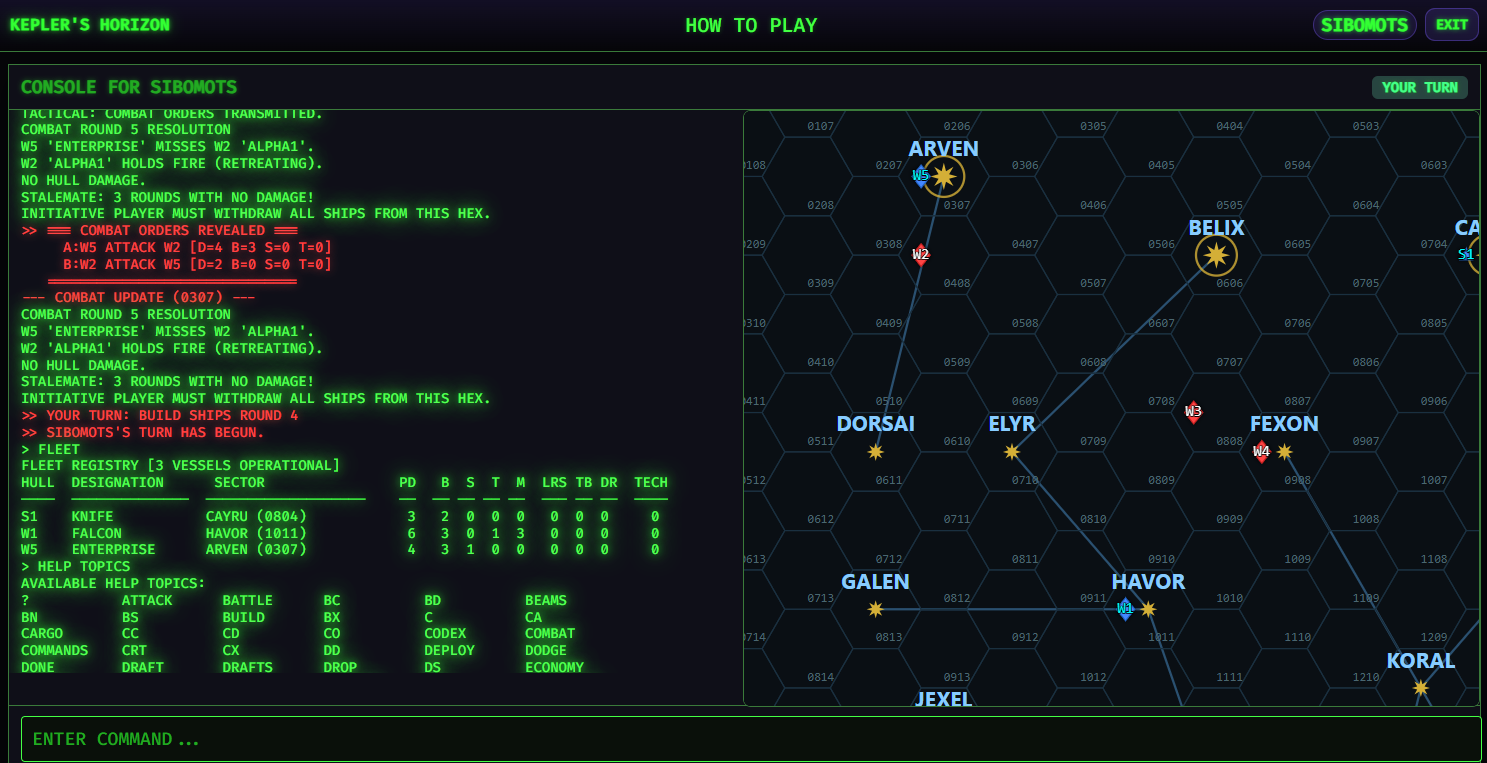This screenshot has width=1487, height=763.
Task: Click the W2 Alpha1 ship marker on the map
Action: 920,255
